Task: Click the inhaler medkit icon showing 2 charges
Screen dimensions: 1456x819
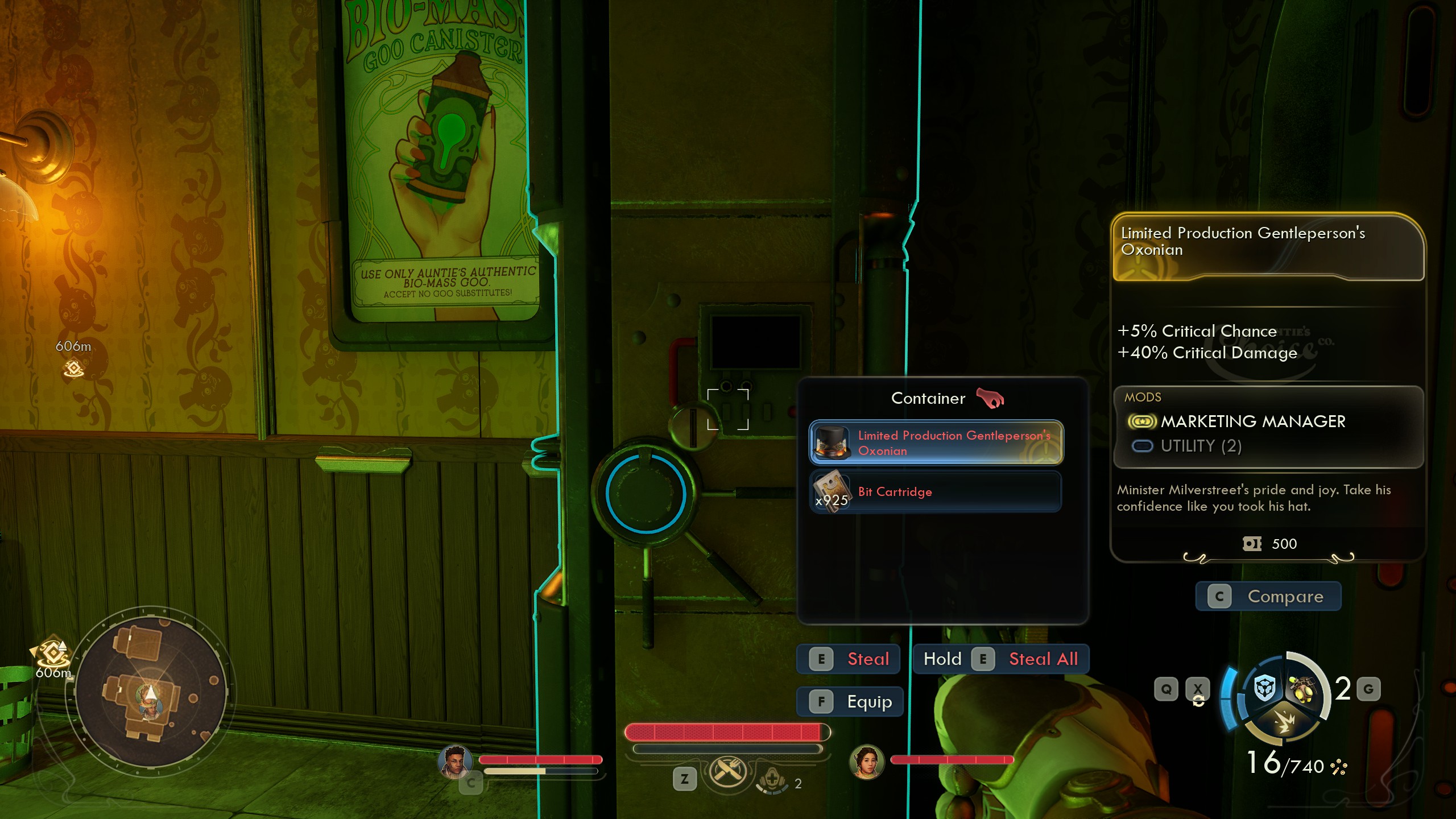Action: [772, 781]
